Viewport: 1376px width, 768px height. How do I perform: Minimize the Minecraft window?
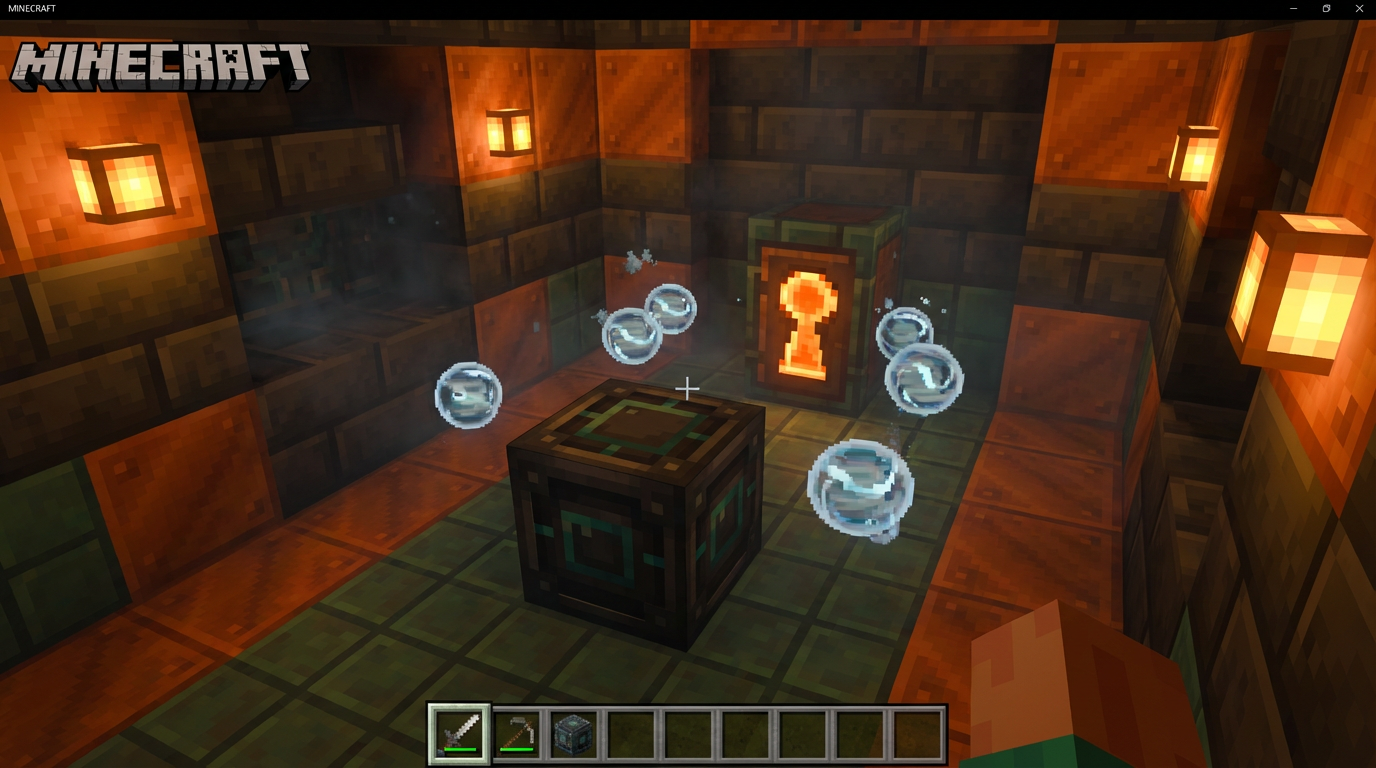click(1293, 8)
